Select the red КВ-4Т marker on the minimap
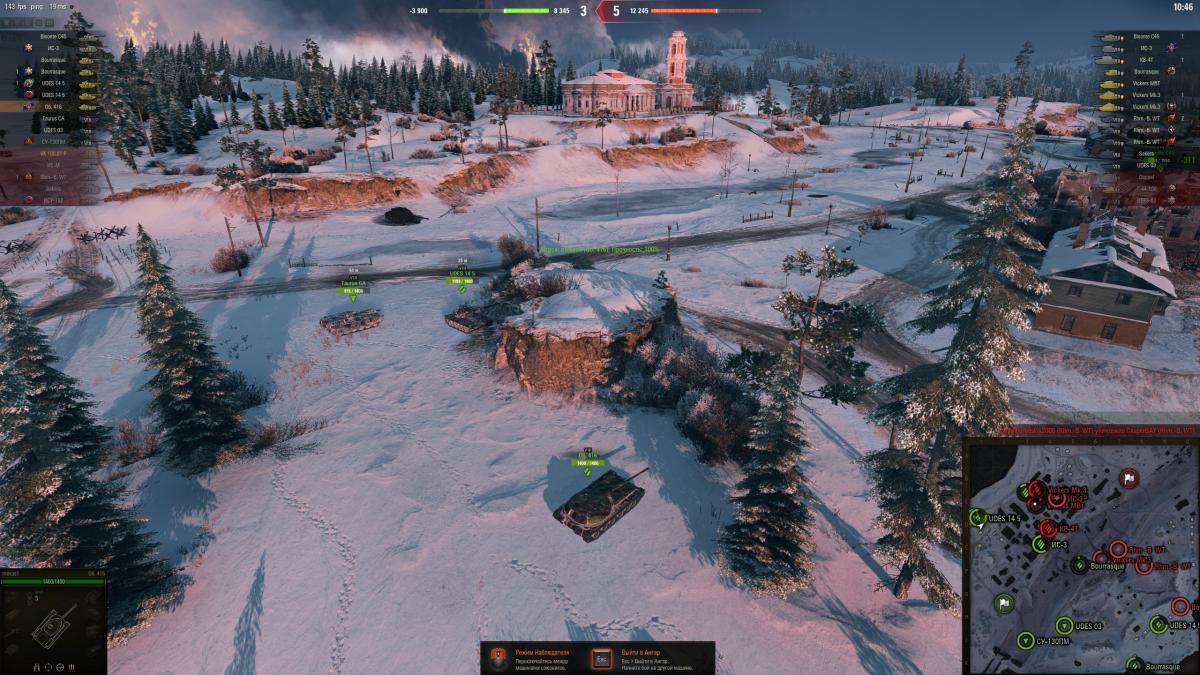The image size is (1200, 675). pos(1047,528)
